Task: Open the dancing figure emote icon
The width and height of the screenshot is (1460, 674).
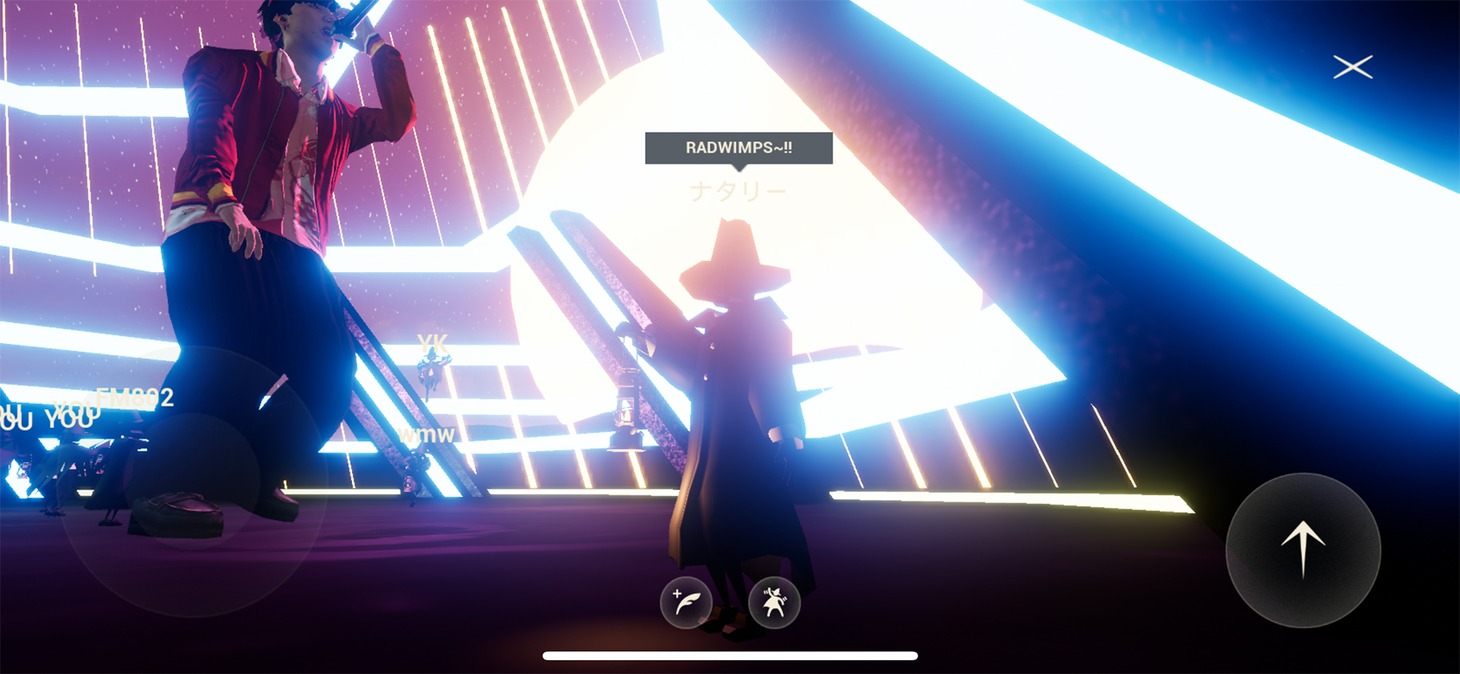Action: click(x=774, y=603)
